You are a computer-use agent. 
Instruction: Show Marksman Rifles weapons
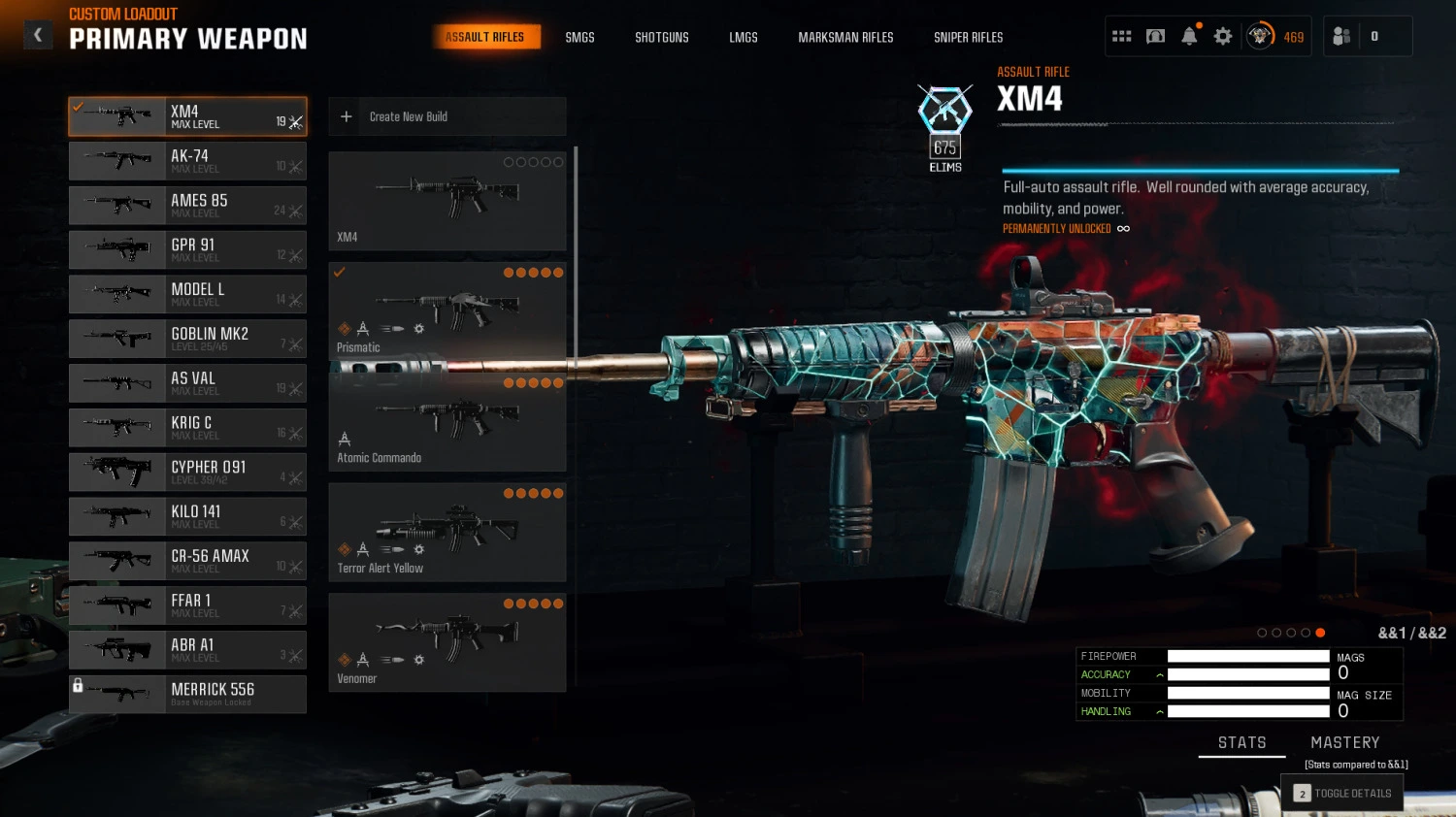(845, 38)
